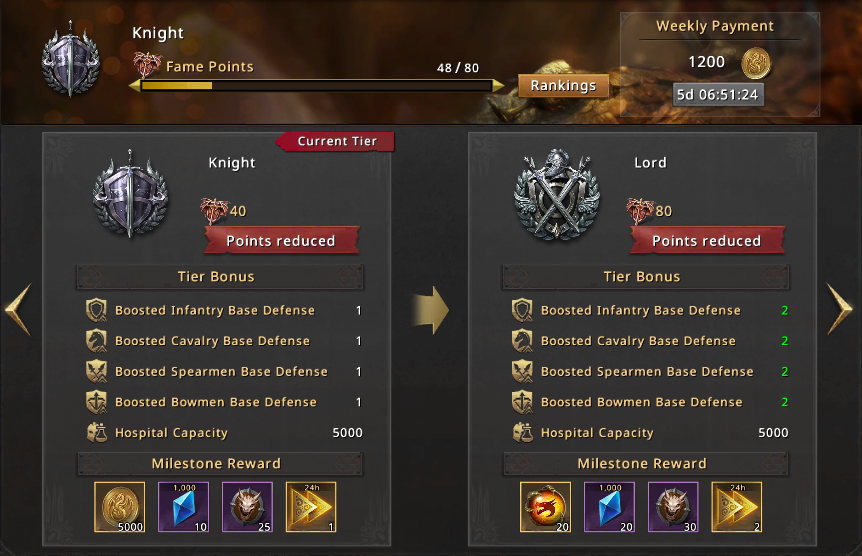Select the Knight tier 24h speedup reward
The width and height of the screenshot is (862, 556).
pos(311,507)
